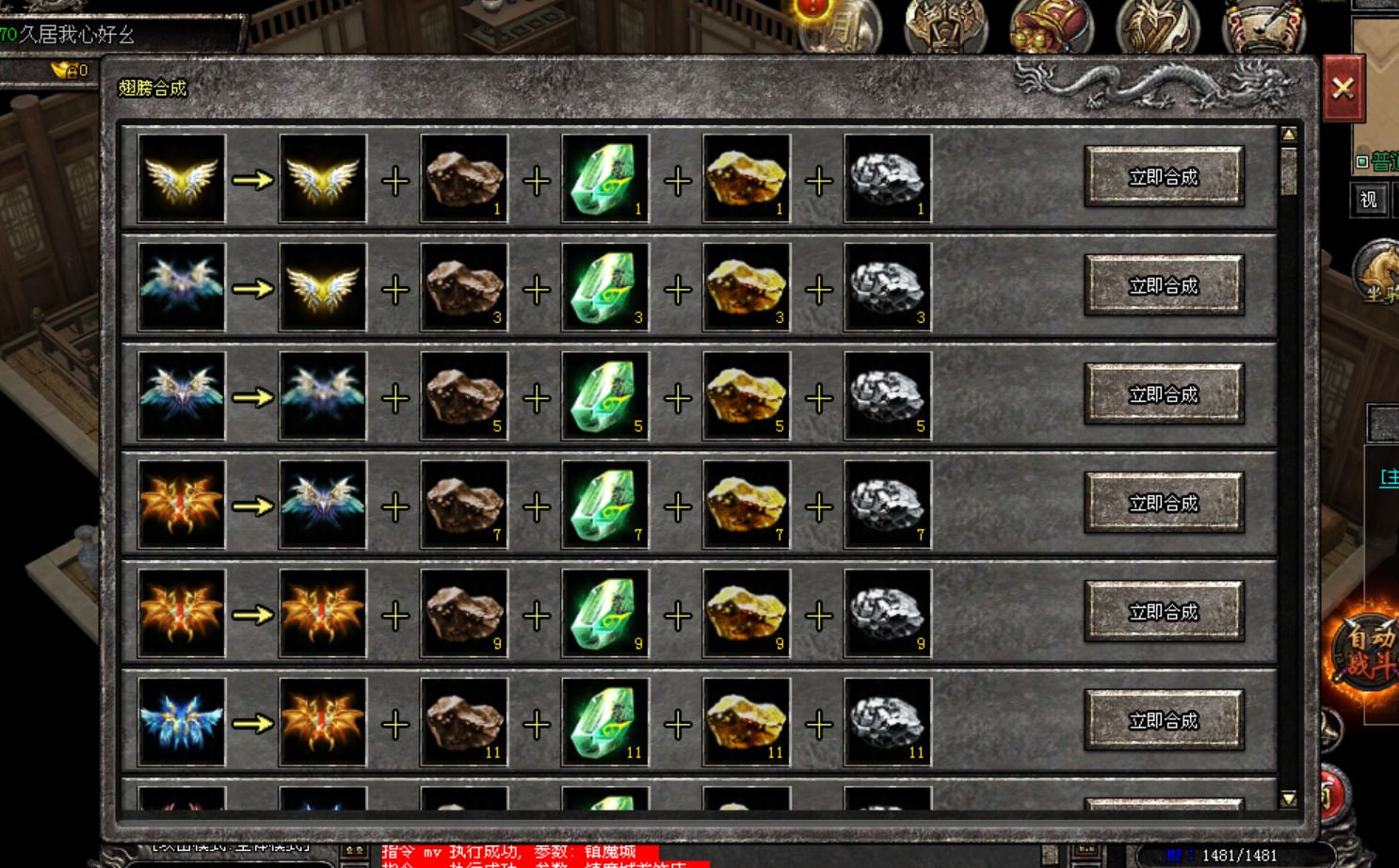1399x868 pixels.
Task: Select the green crystal slot showing count 3
Action: pos(605,287)
